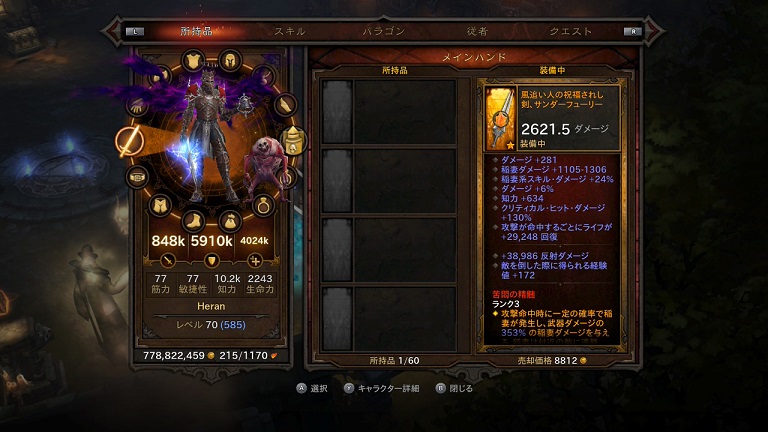Open the パラゴン tab
The width and height of the screenshot is (768, 432).
383,31
